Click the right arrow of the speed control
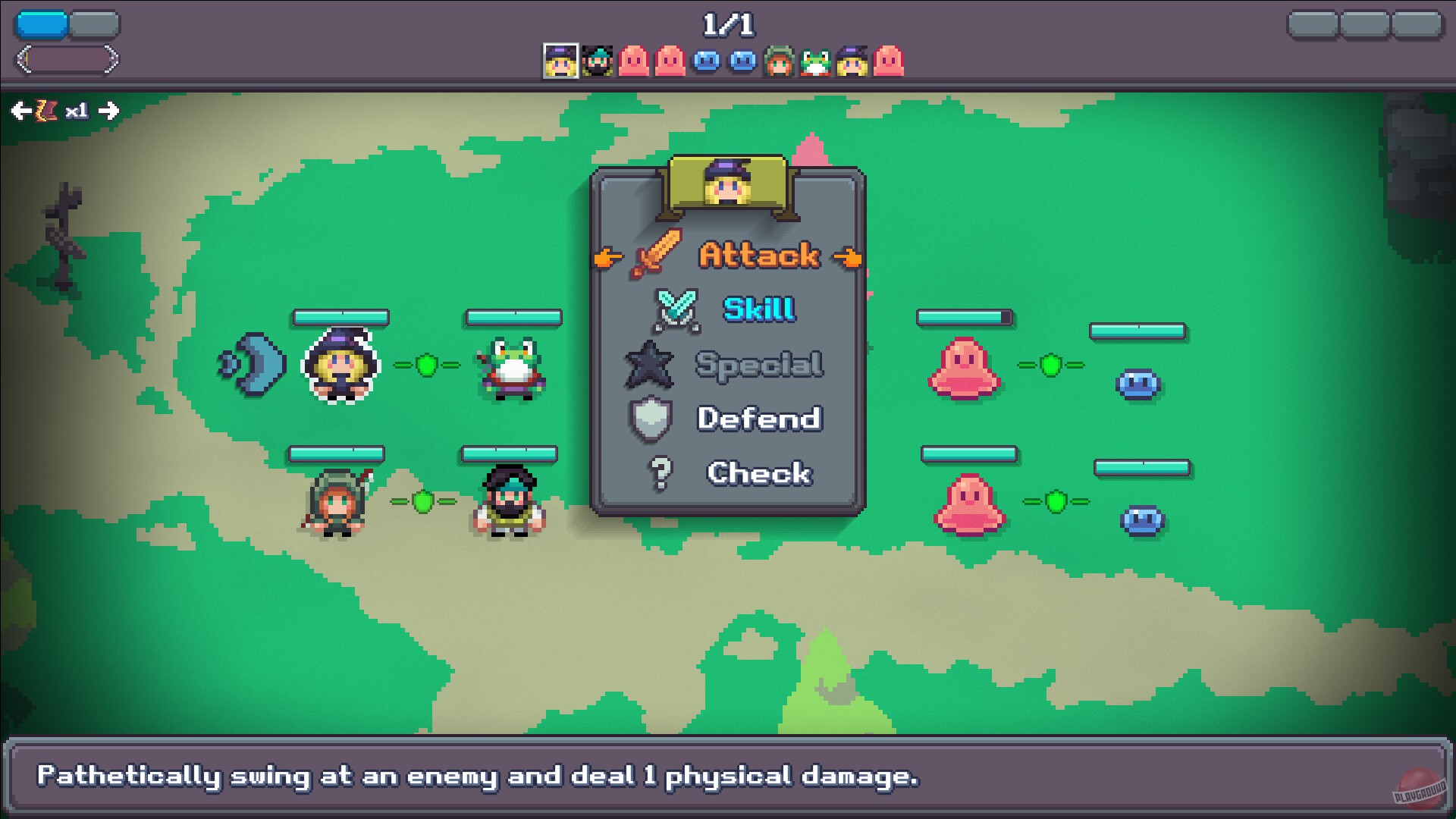Screen dimensions: 1456x819 tap(109, 111)
